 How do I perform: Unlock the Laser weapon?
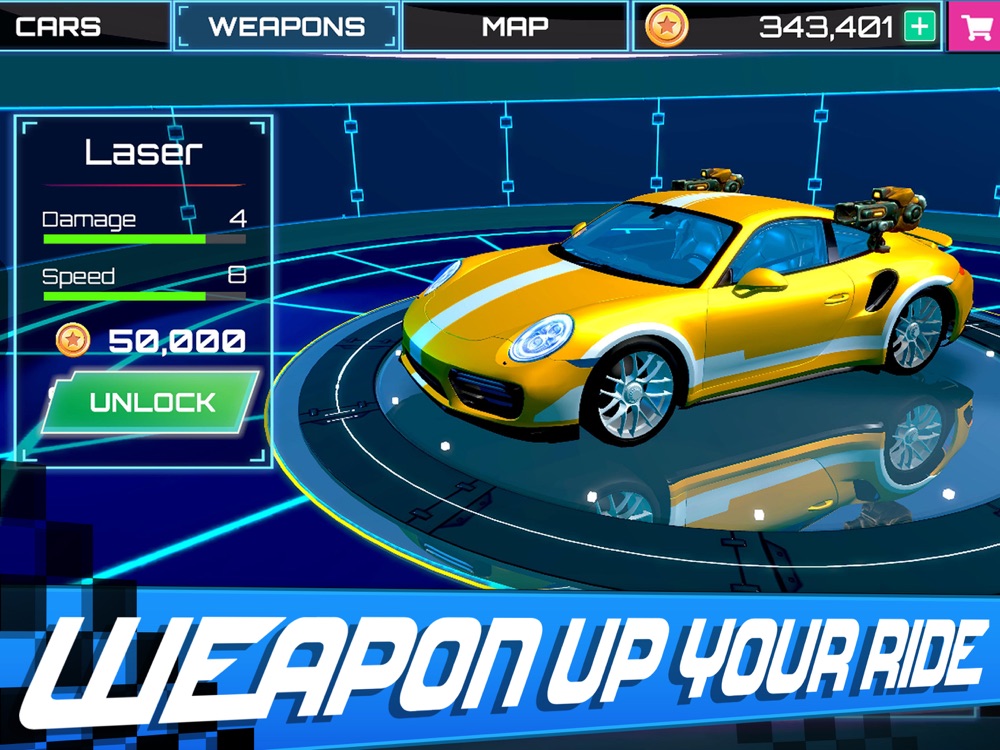(x=152, y=403)
